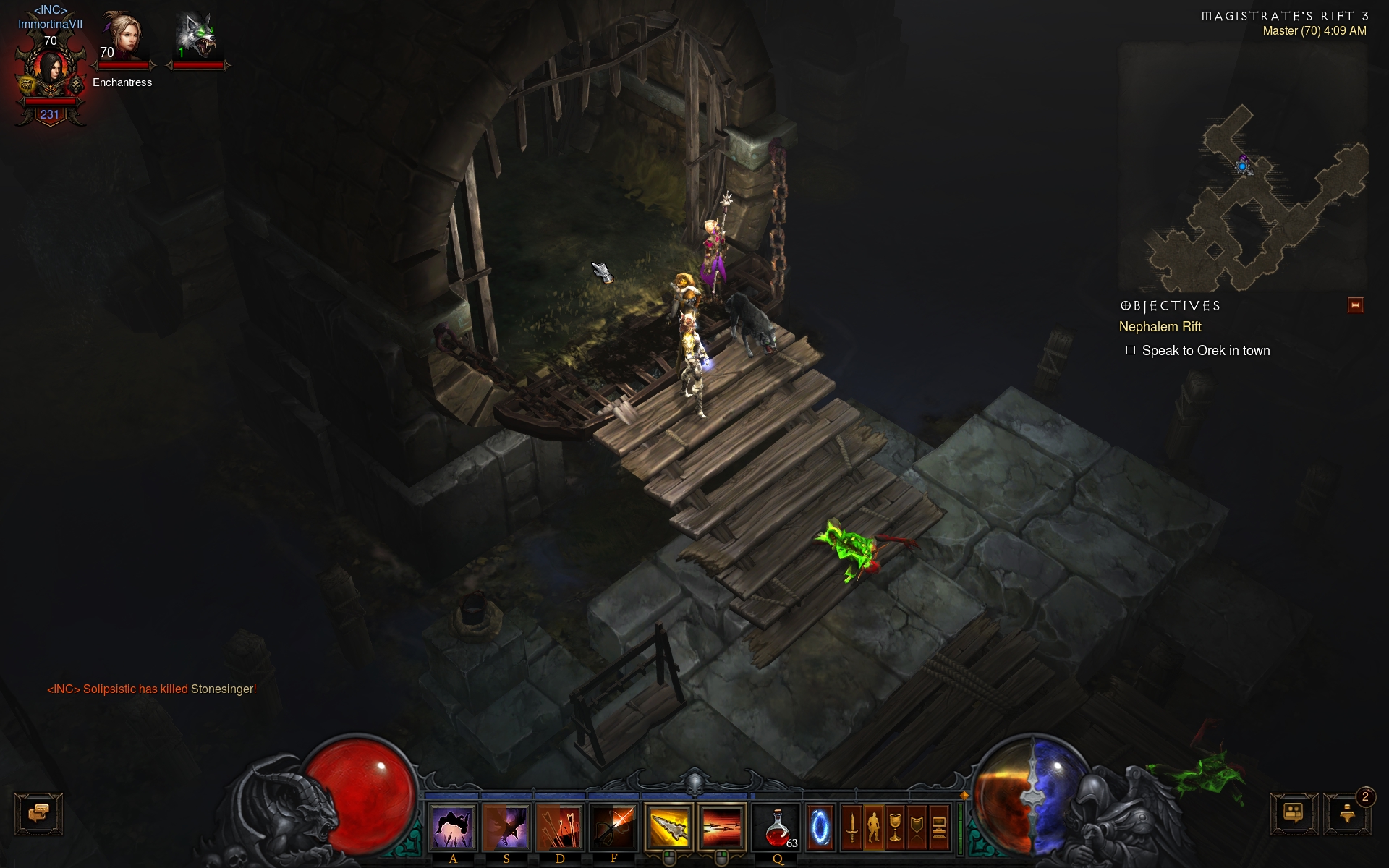The width and height of the screenshot is (1389, 868).
Task: Open the chat window button
Action: pyautogui.click(x=39, y=814)
